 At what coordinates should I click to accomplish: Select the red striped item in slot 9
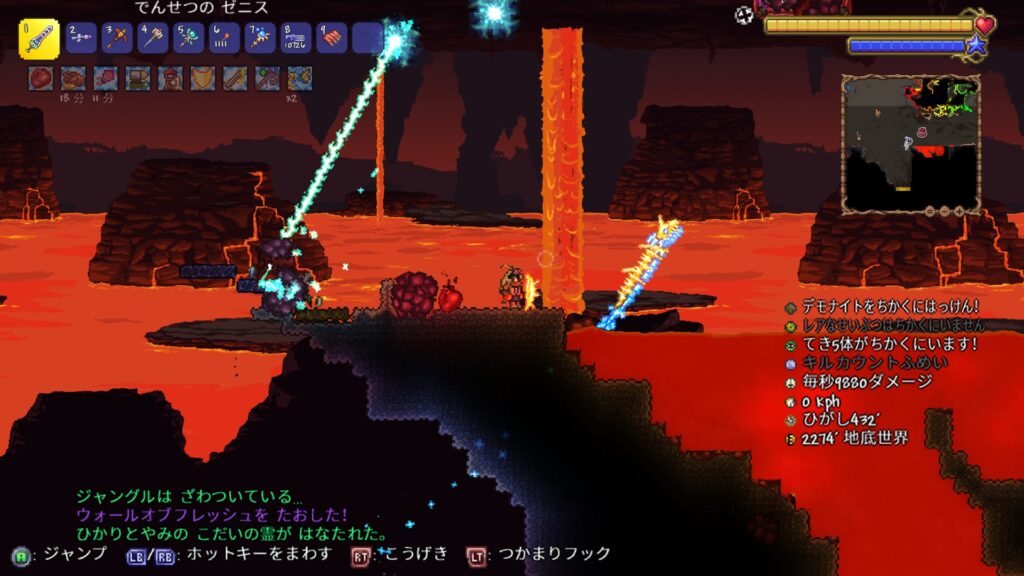[x=330, y=39]
